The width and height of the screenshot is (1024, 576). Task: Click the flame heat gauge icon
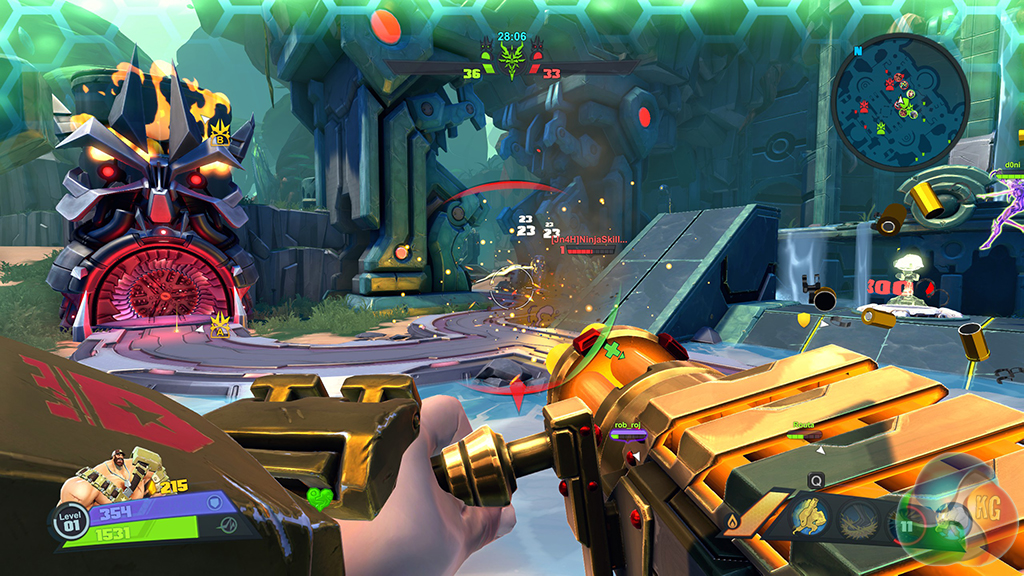[734, 521]
